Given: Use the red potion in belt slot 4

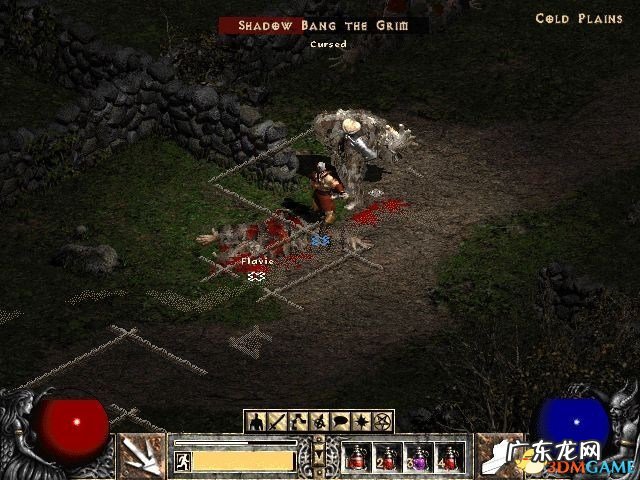Looking at the screenshot, I should 450,457.
